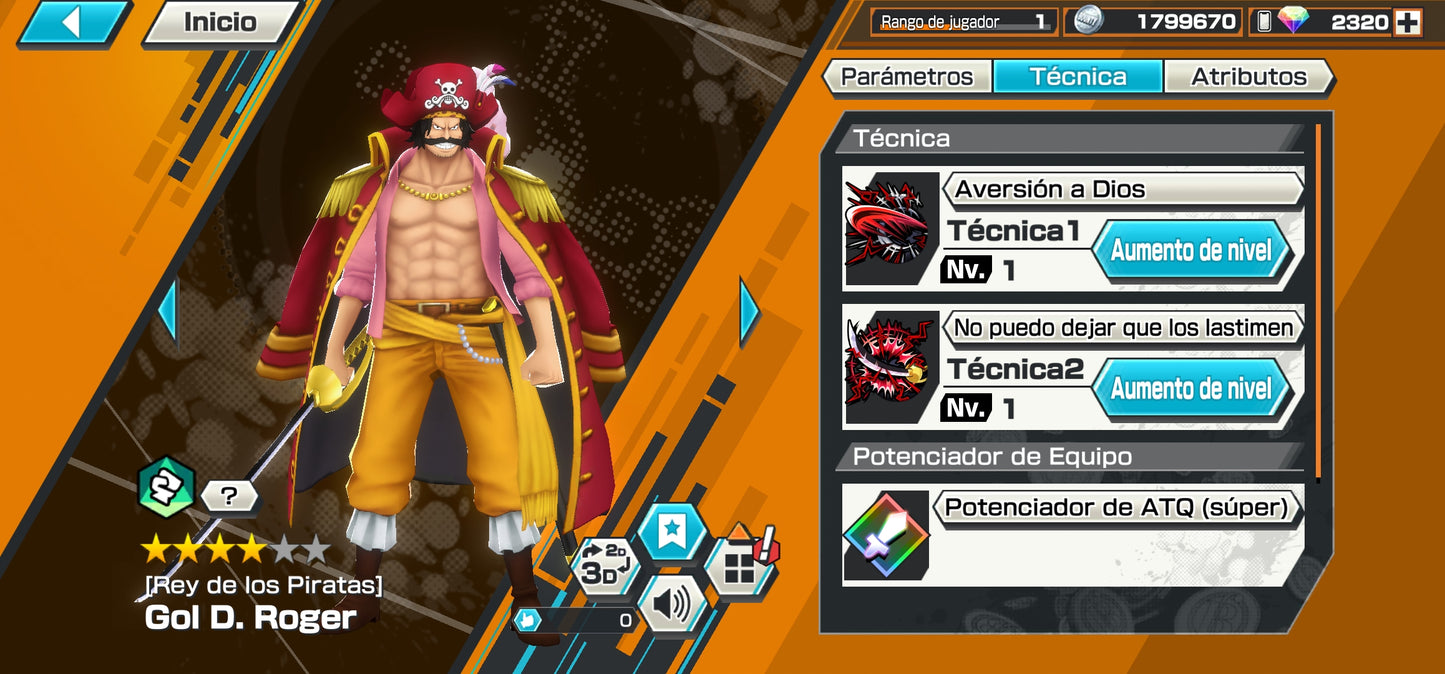Return to Inicio home screen

pyautogui.click(x=220, y=22)
